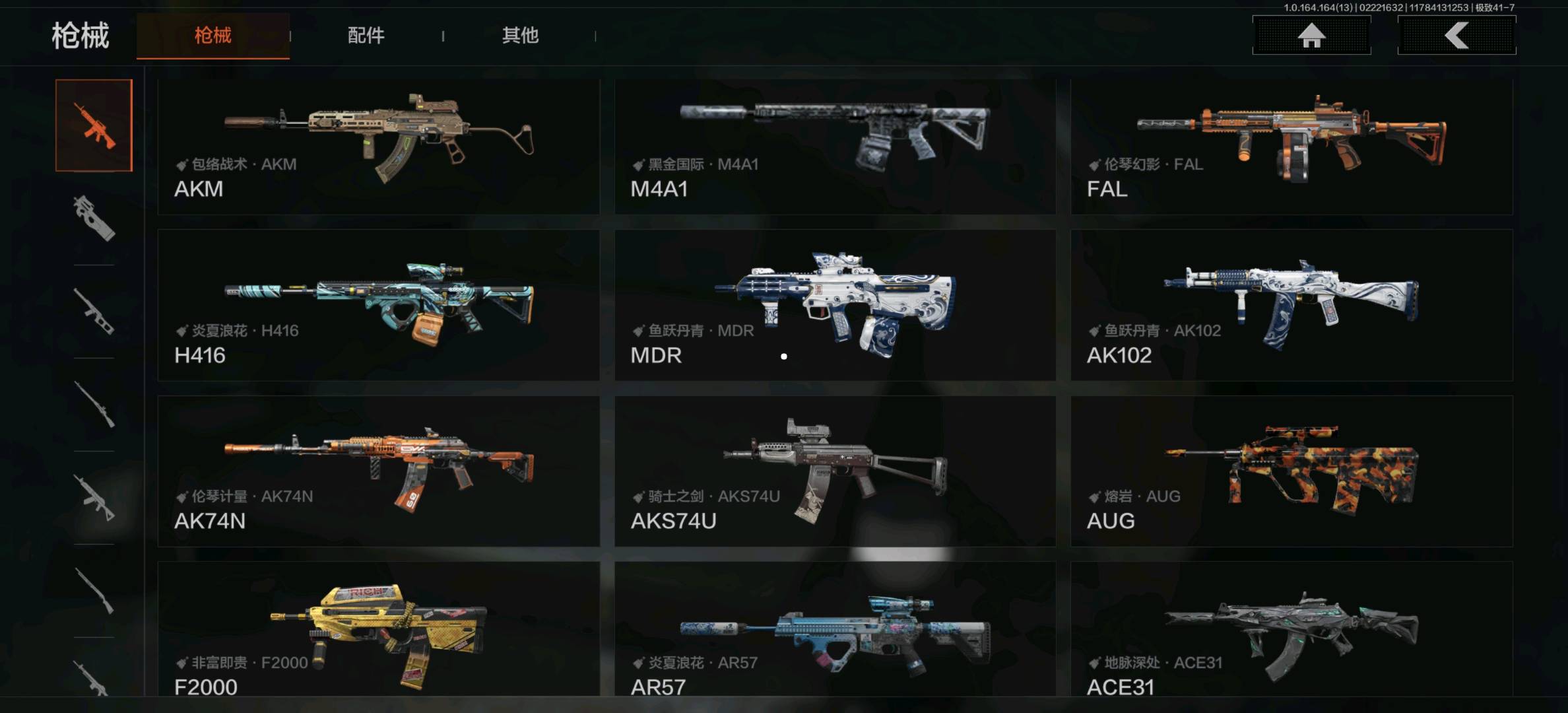Go to home screen via house icon
Image resolution: width=1568 pixels, height=713 pixels.
[x=1311, y=36]
